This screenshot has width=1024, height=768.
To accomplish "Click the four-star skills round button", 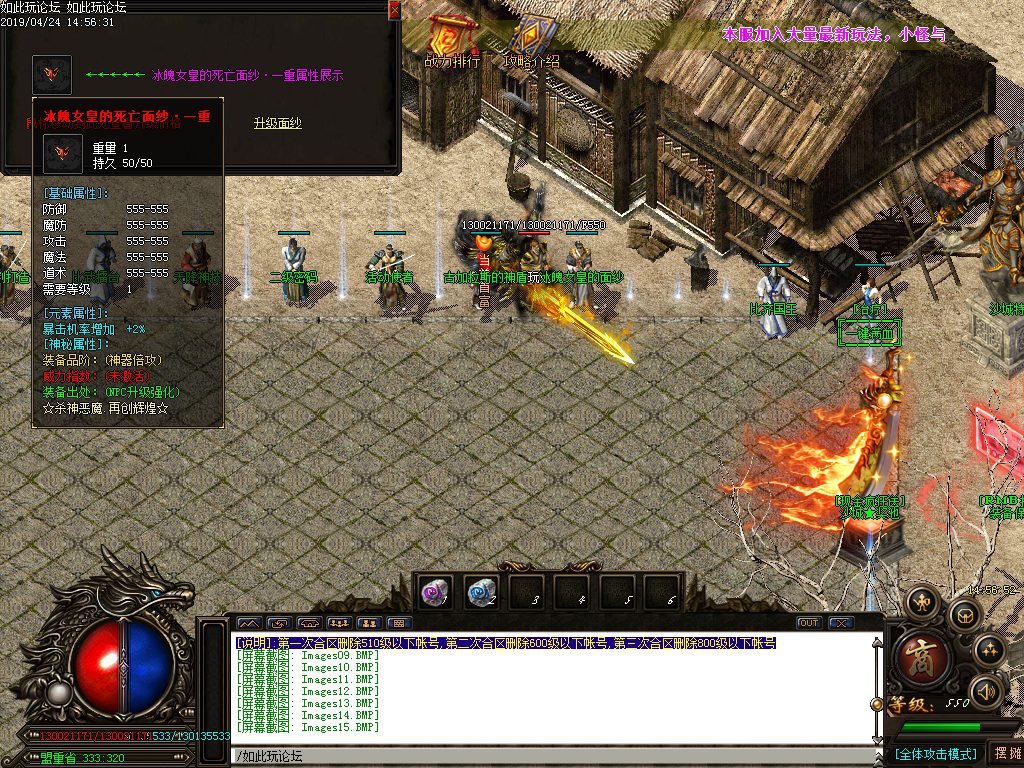I will [989, 650].
